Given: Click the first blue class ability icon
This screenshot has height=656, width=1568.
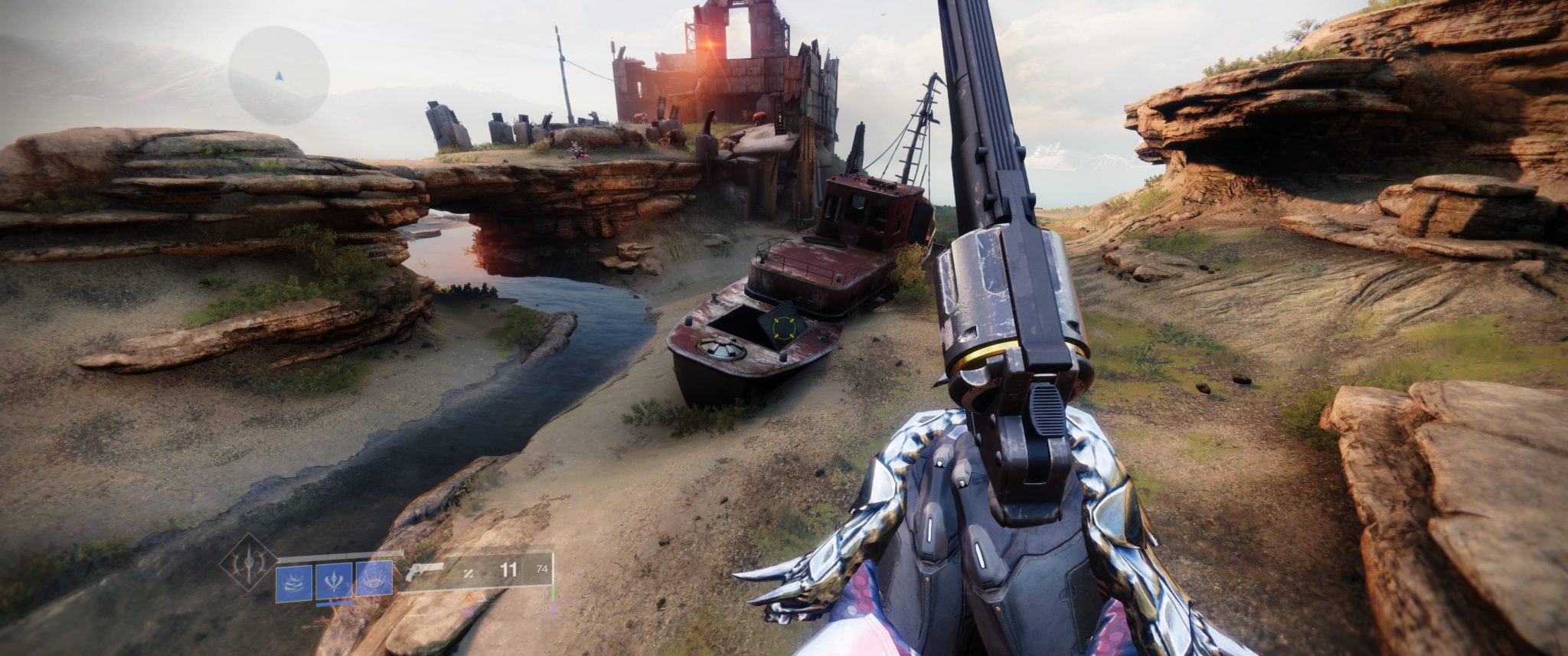Looking at the screenshot, I should [294, 582].
